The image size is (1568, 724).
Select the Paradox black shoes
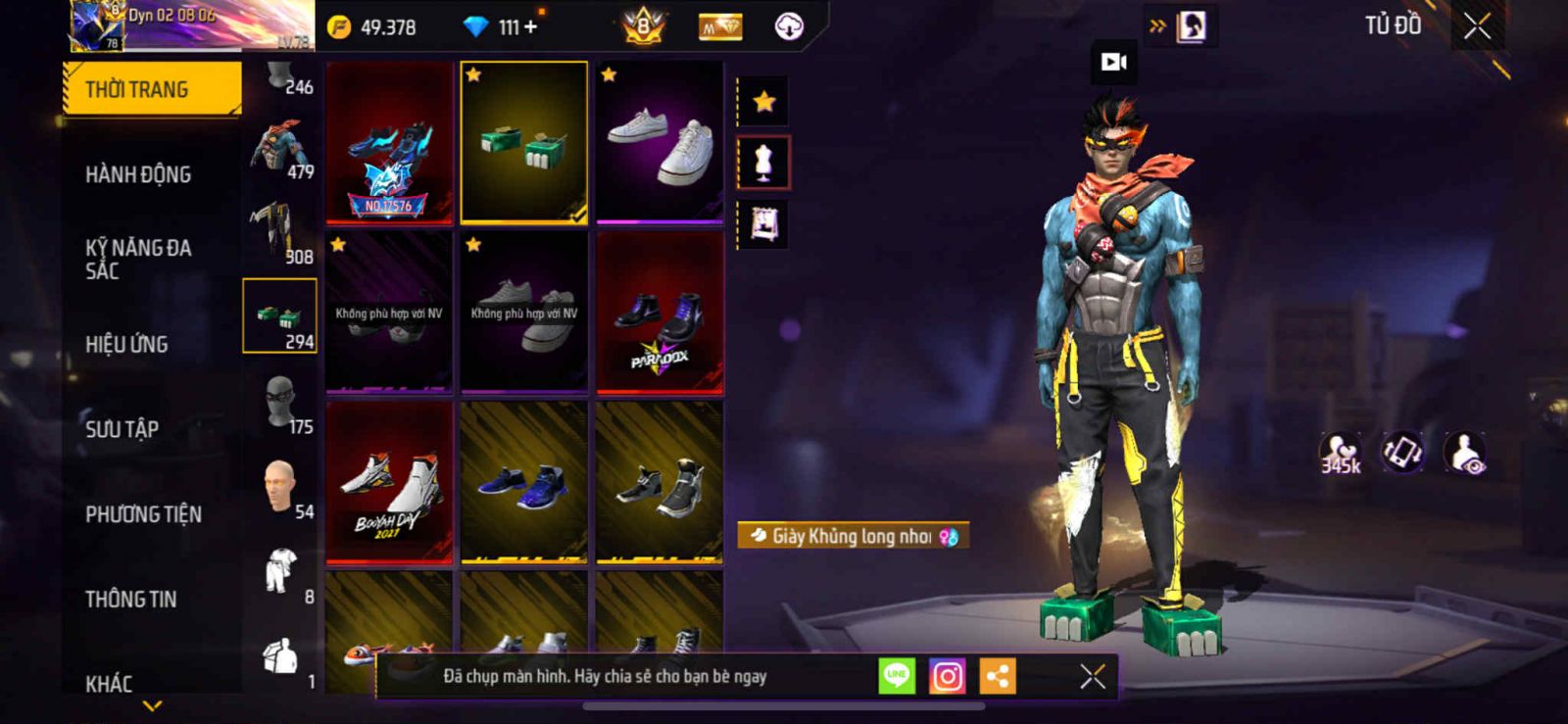click(x=660, y=314)
